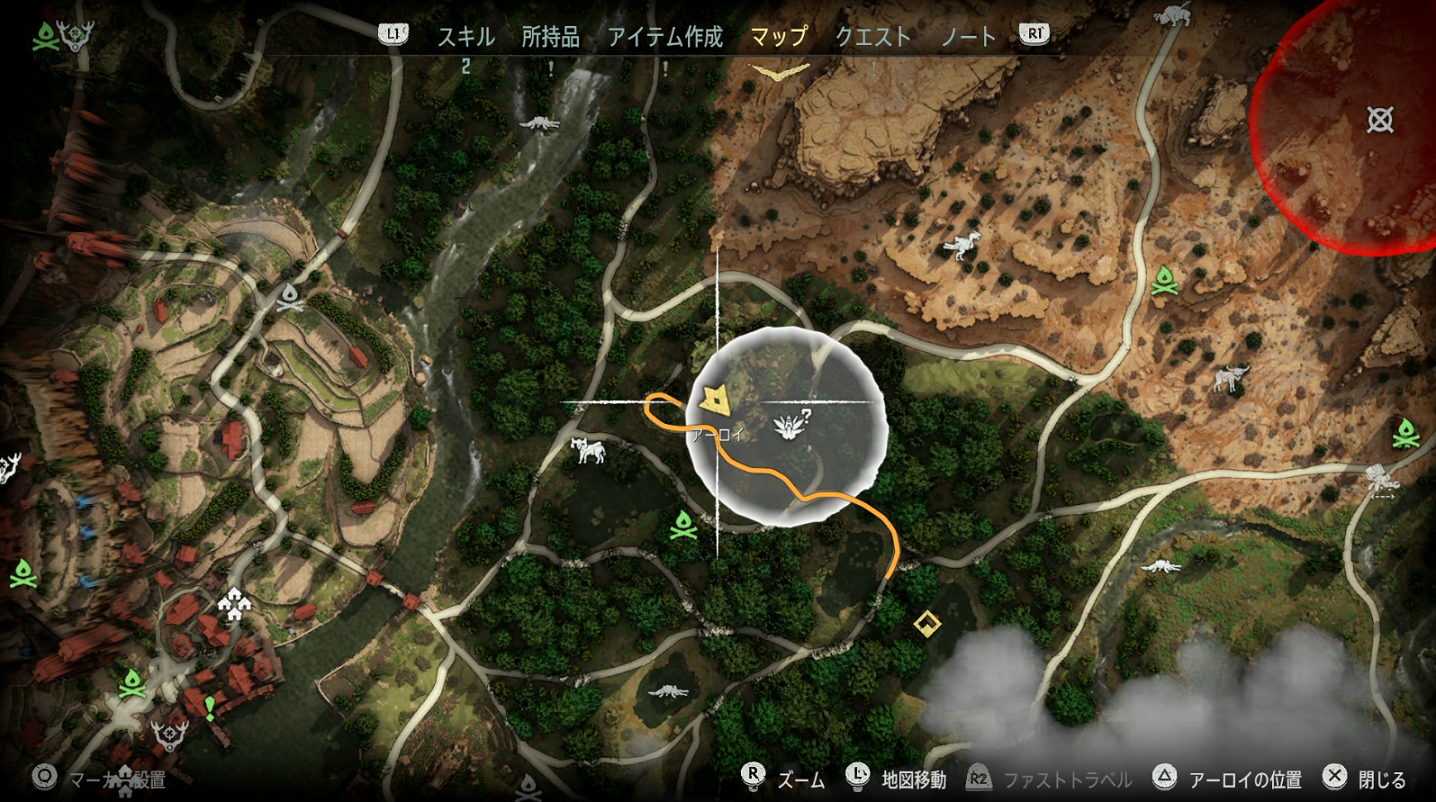Select the horned machine site icon in desert
Viewport: 1436px width, 802px height.
tap(1231, 379)
